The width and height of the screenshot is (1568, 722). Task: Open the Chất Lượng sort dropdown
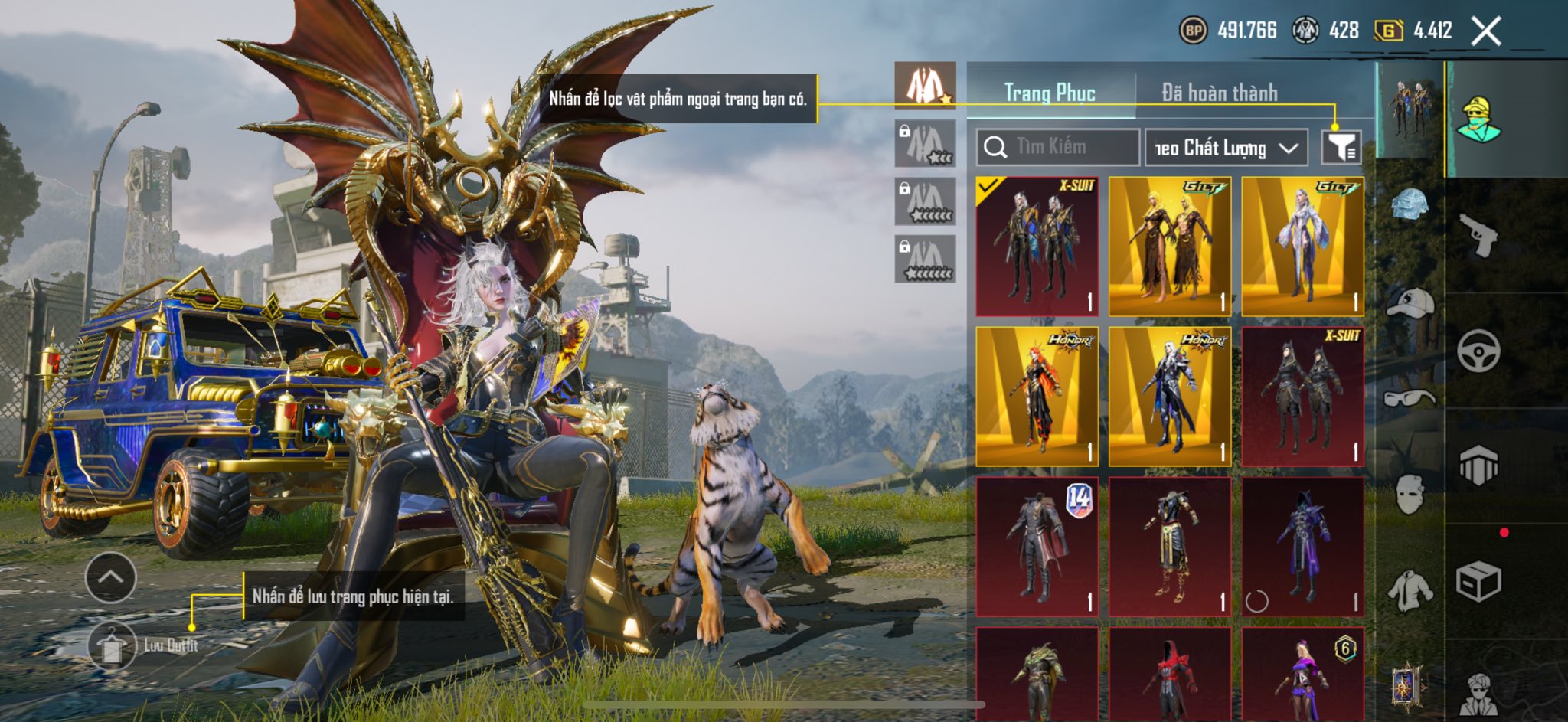pos(1226,148)
